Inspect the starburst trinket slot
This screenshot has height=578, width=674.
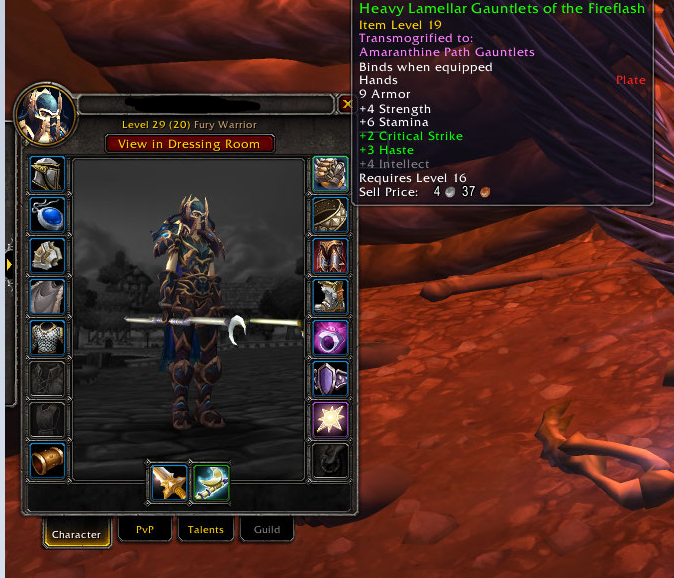click(330, 420)
